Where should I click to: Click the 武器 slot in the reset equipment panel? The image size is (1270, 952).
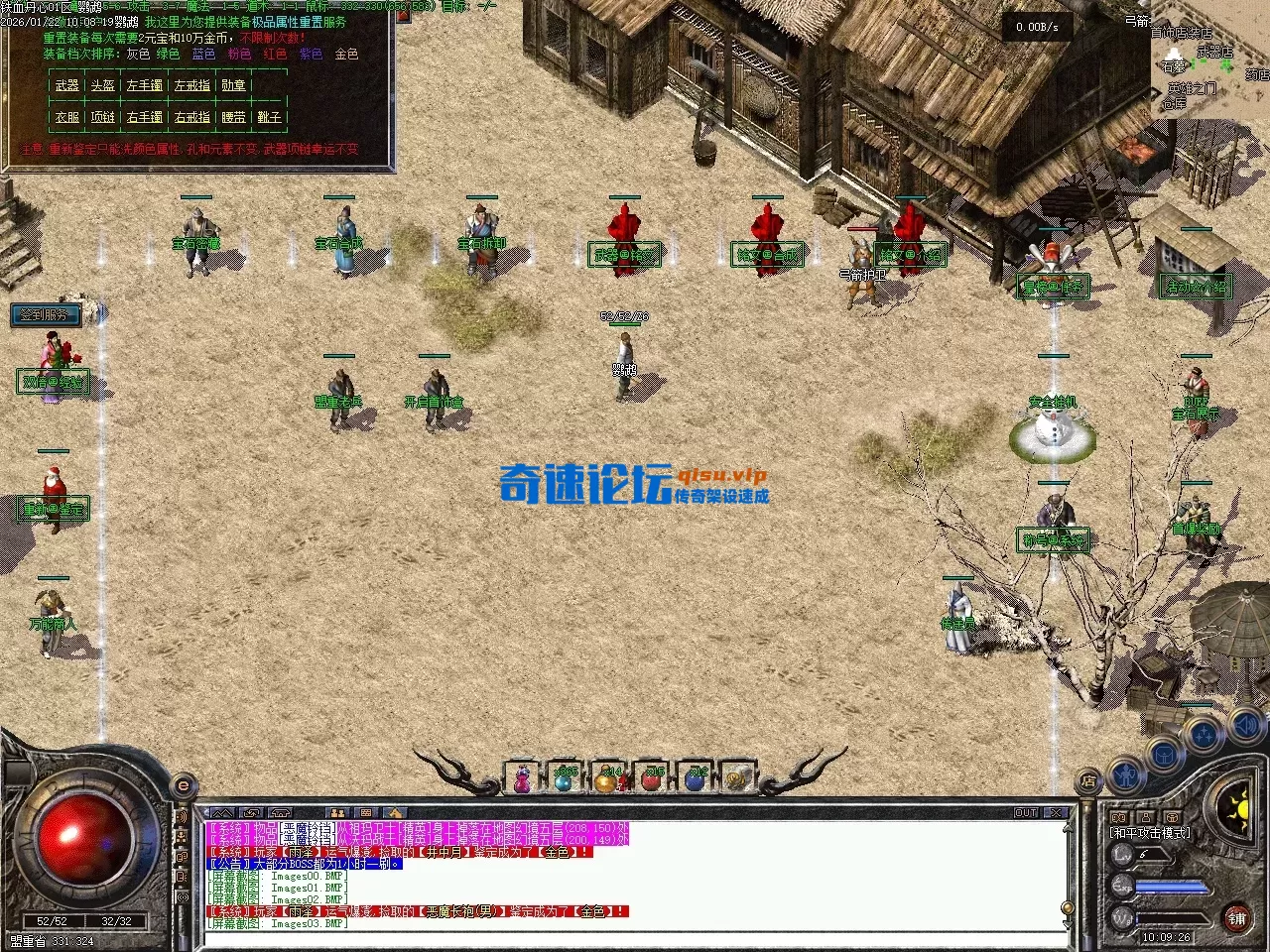coord(65,85)
